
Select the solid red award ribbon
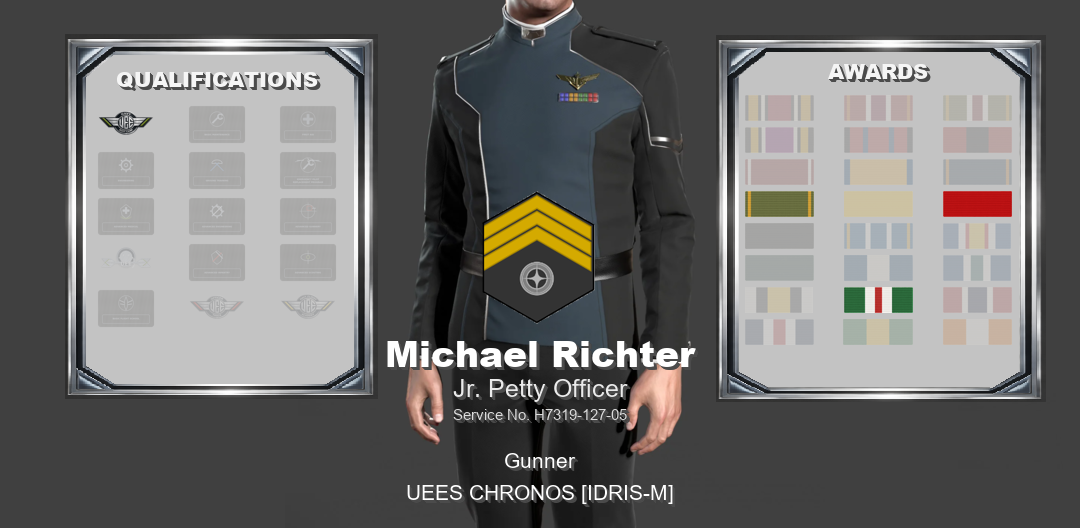click(977, 204)
